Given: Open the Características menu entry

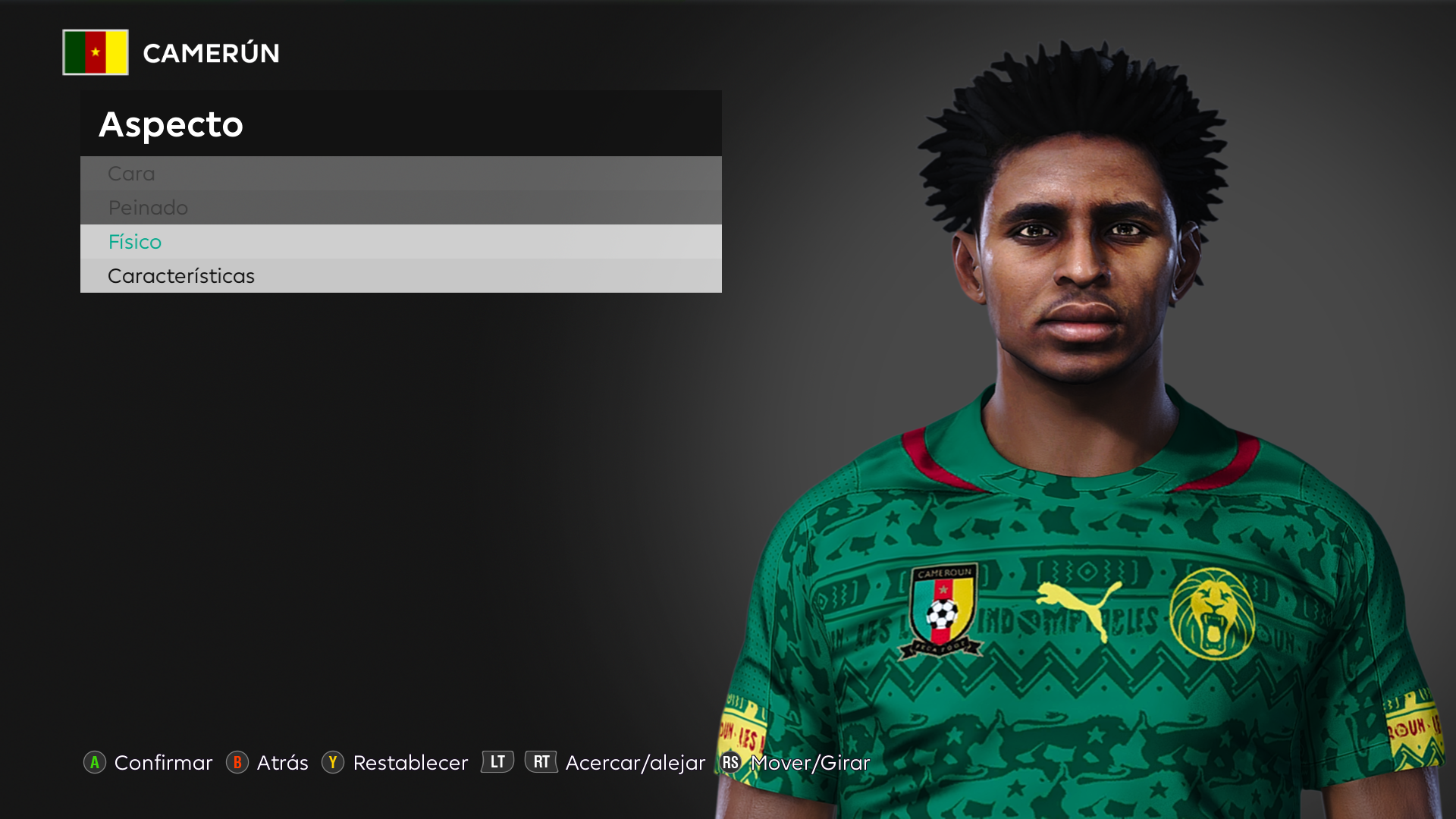Looking at the screenshot, I should click(x=400, y=276).
